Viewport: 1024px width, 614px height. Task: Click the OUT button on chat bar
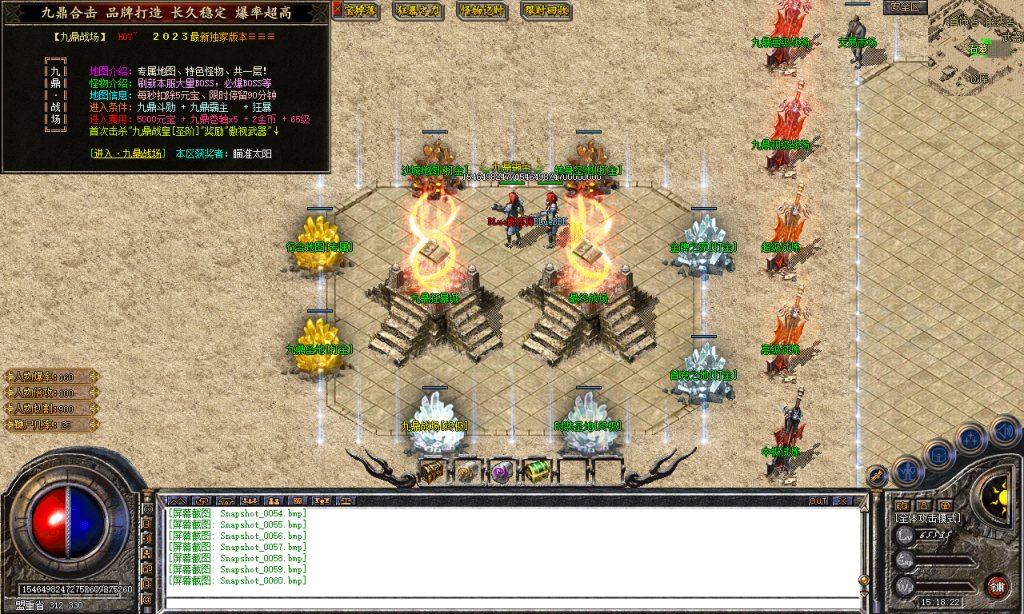click(x=818, y=500)
